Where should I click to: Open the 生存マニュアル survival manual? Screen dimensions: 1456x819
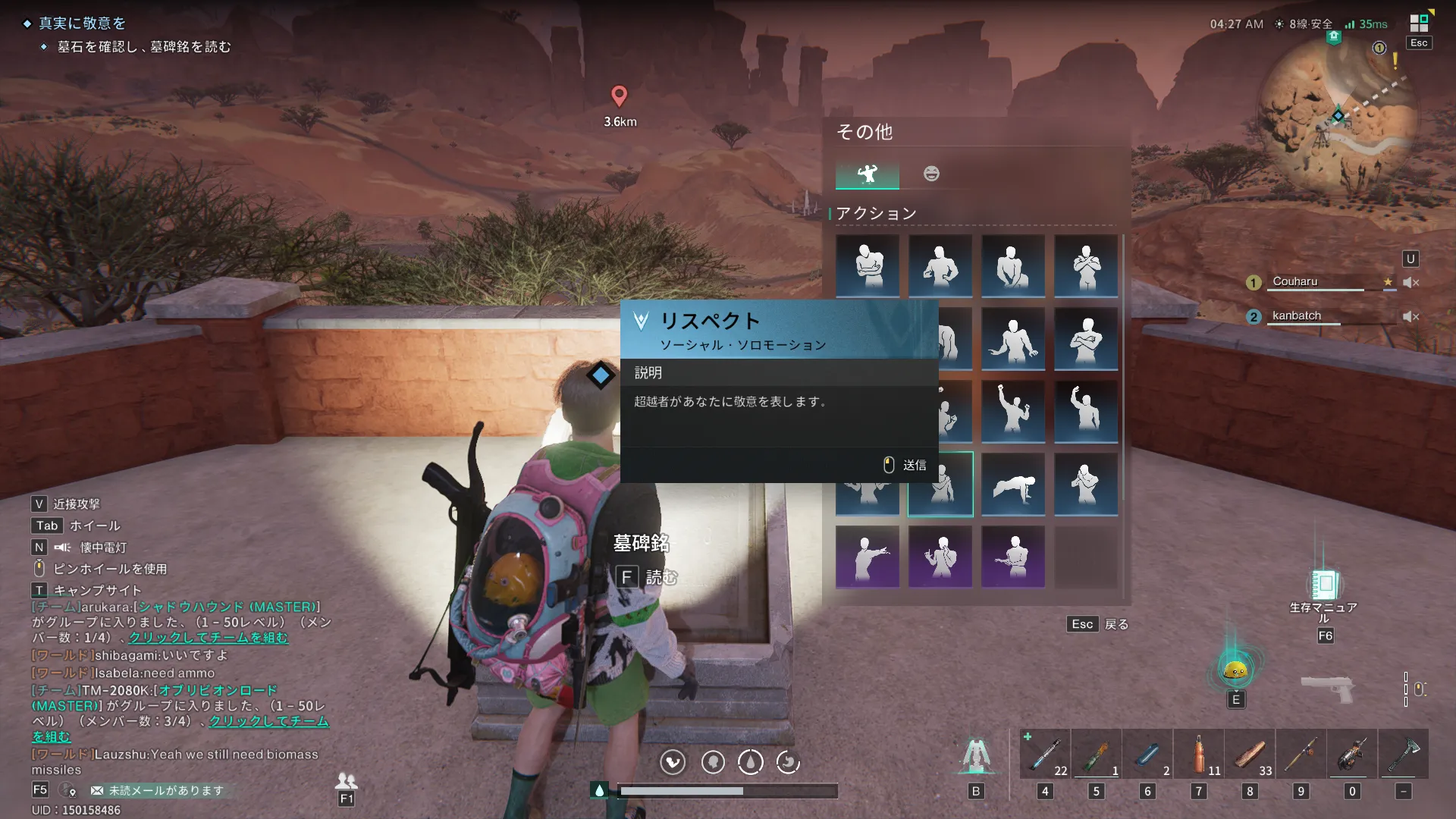click(x=1324, y=585)
